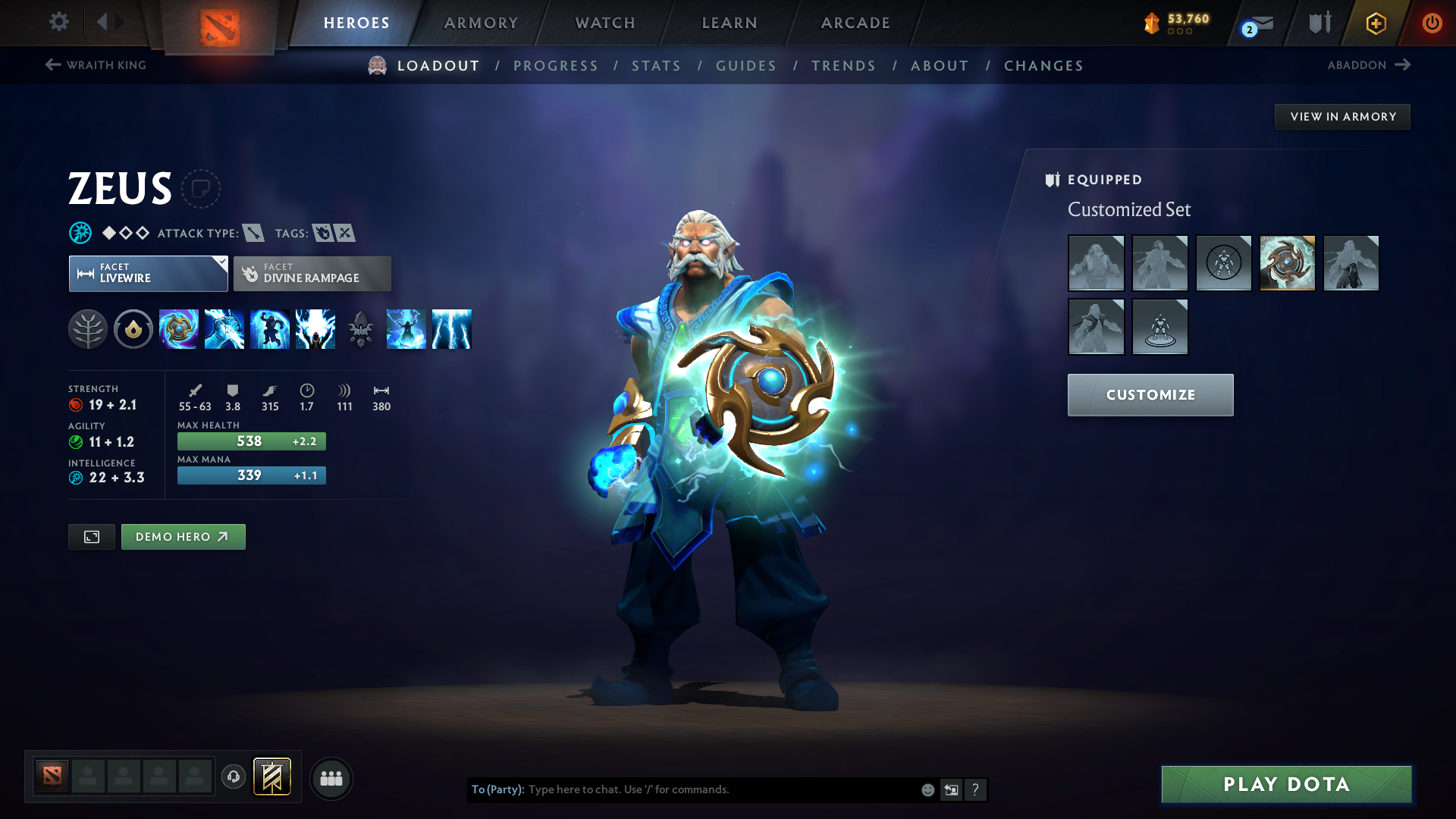Viewport: 1456px width, 819px height.
Task: Click the settings gear icon
Action: [58, 22]
